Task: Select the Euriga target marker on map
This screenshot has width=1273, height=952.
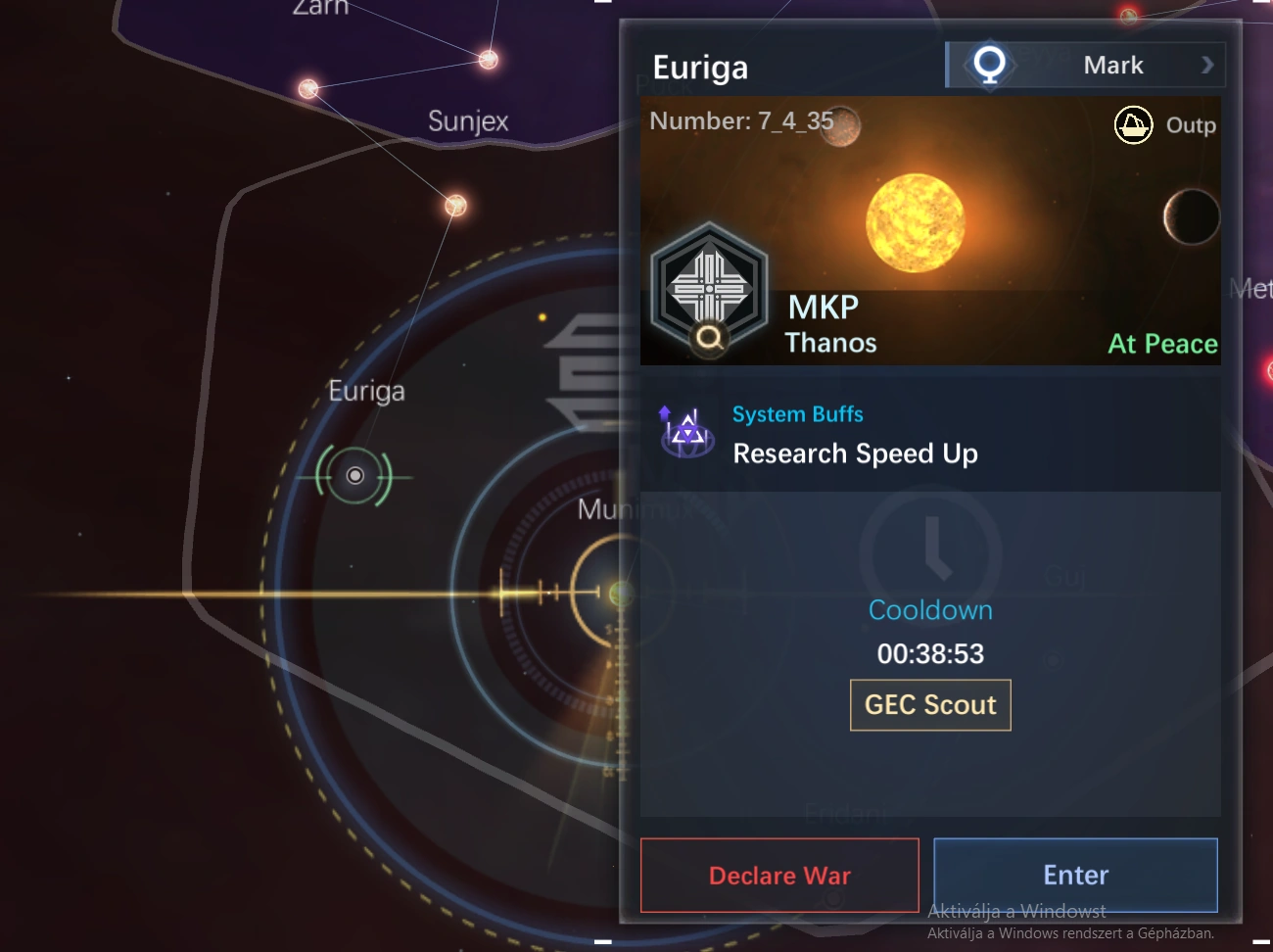Action: click(x=354, y=476)
